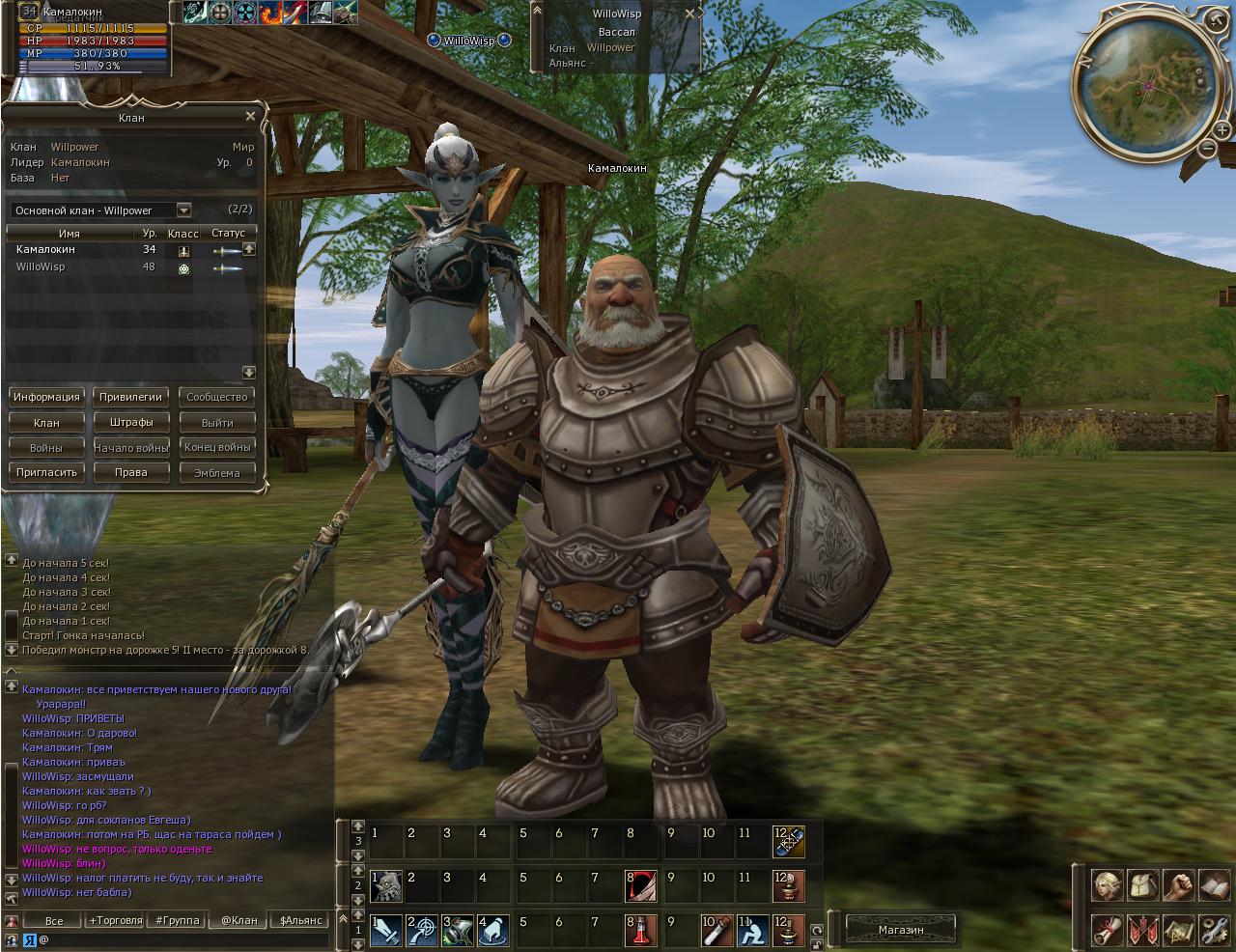Click the Информация button

click(46, 397)
